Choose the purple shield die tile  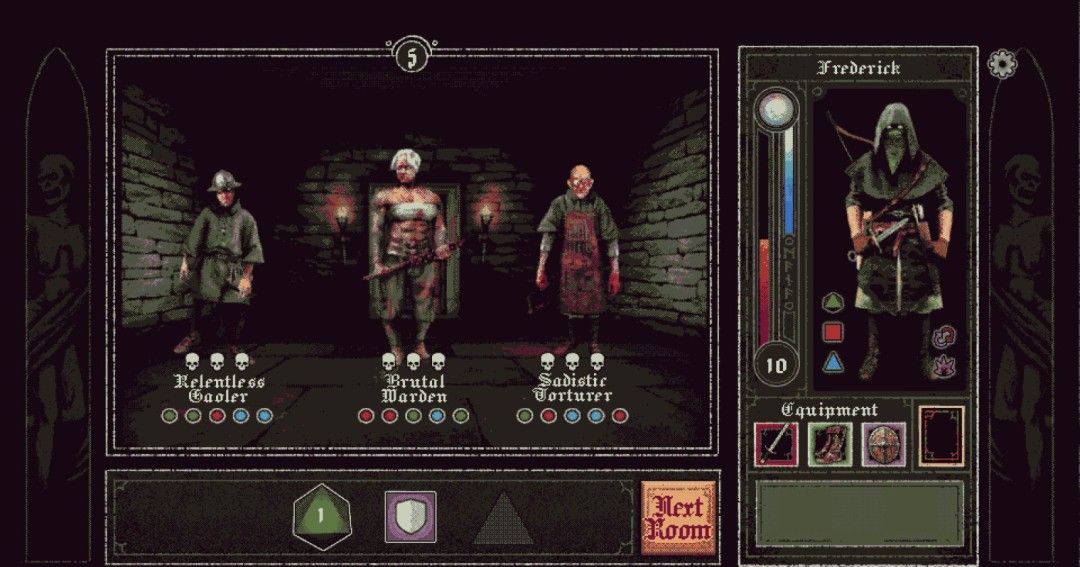pyautogui.click(x=410, y=517)
